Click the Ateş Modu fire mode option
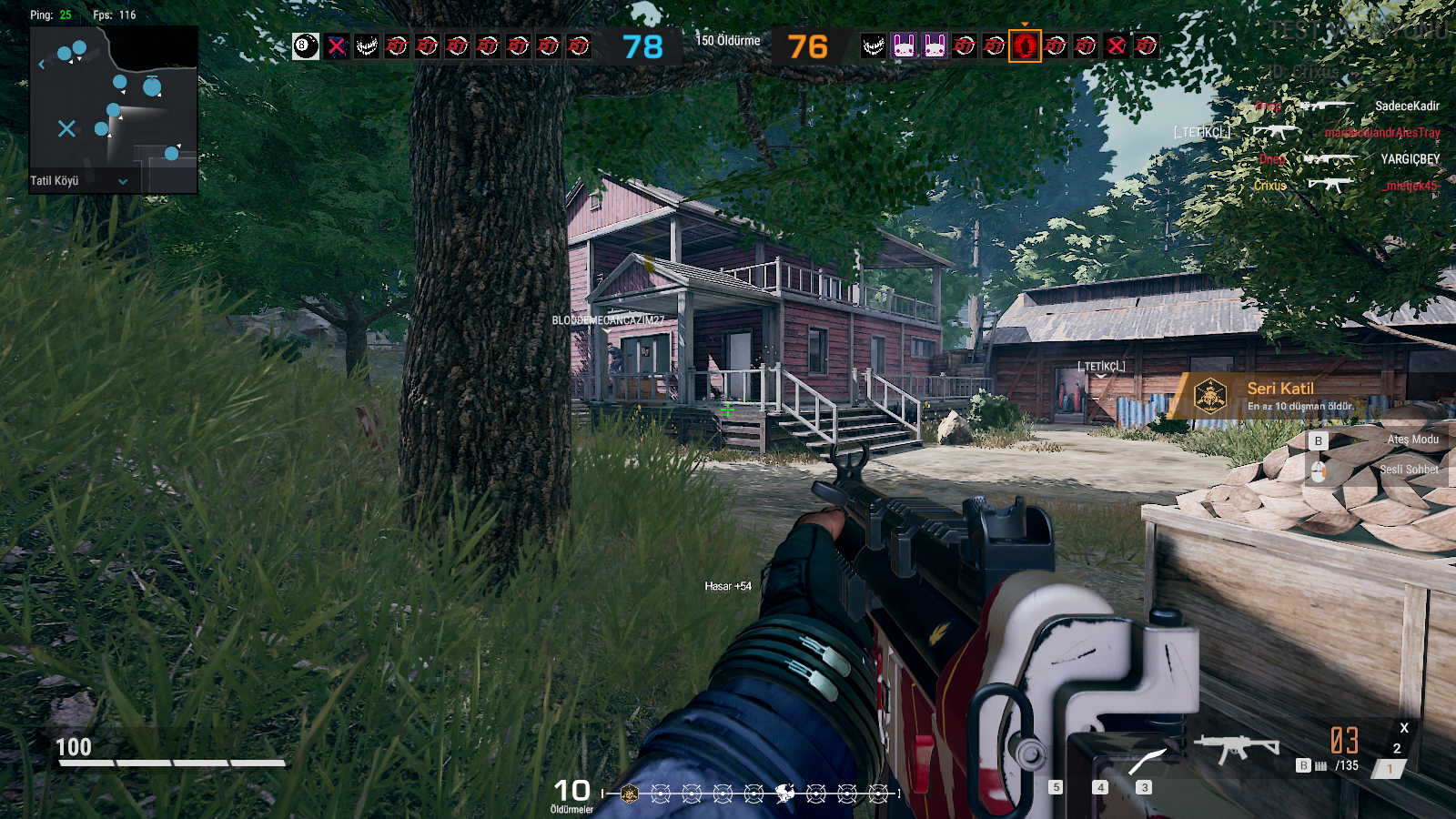 coord(1411,440)
